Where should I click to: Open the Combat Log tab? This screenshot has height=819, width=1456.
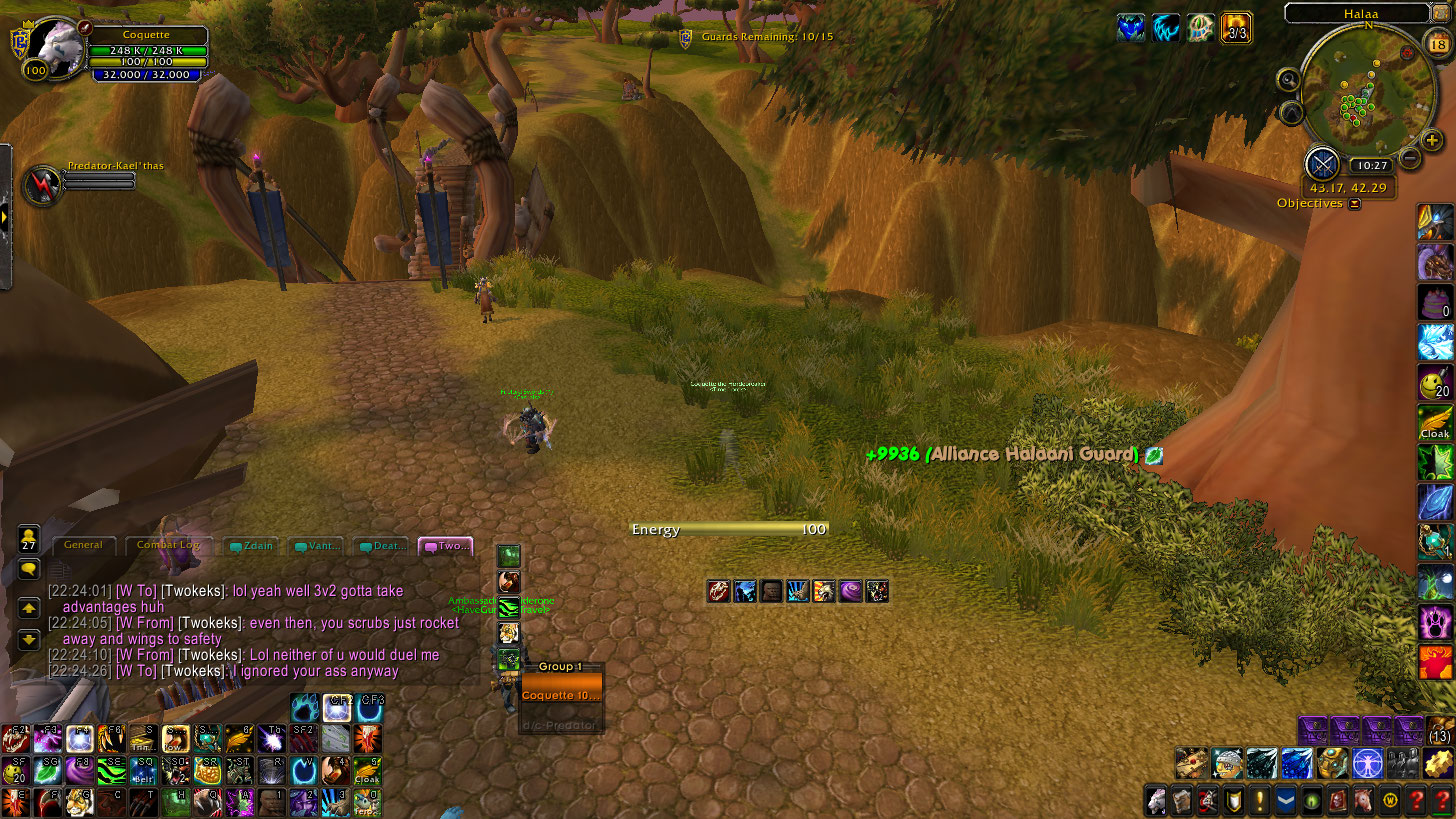[168, 546]
